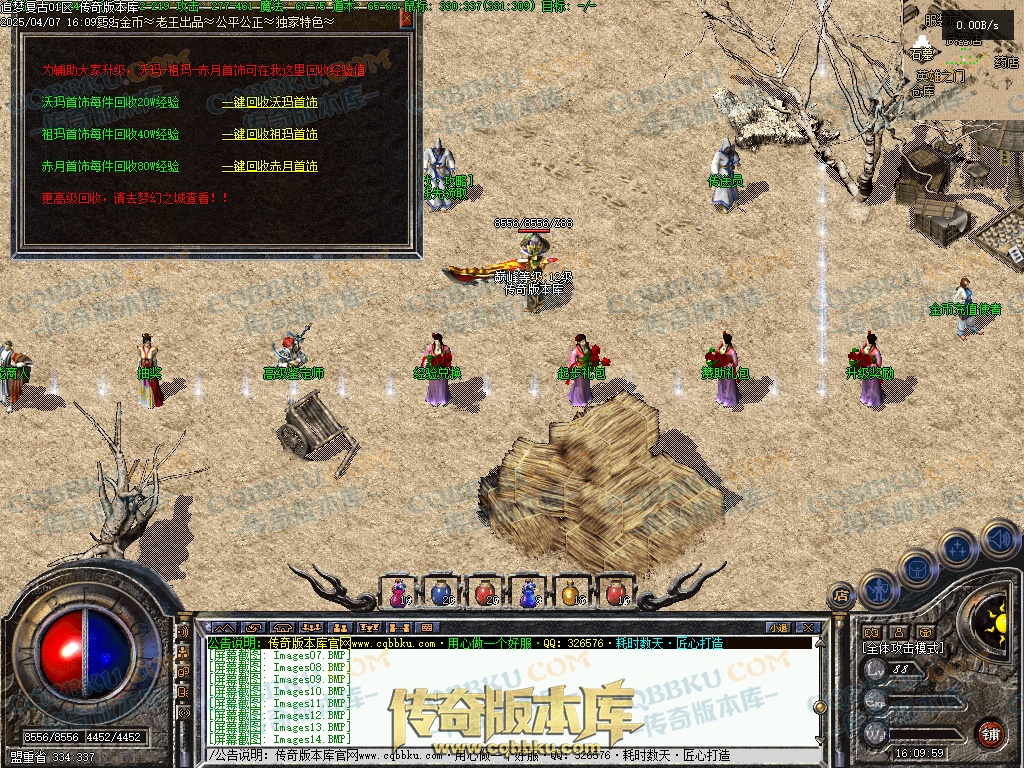The image size is (1024, 768).
Task: Use the first pink-blue potion in belt
Action: 399,593
